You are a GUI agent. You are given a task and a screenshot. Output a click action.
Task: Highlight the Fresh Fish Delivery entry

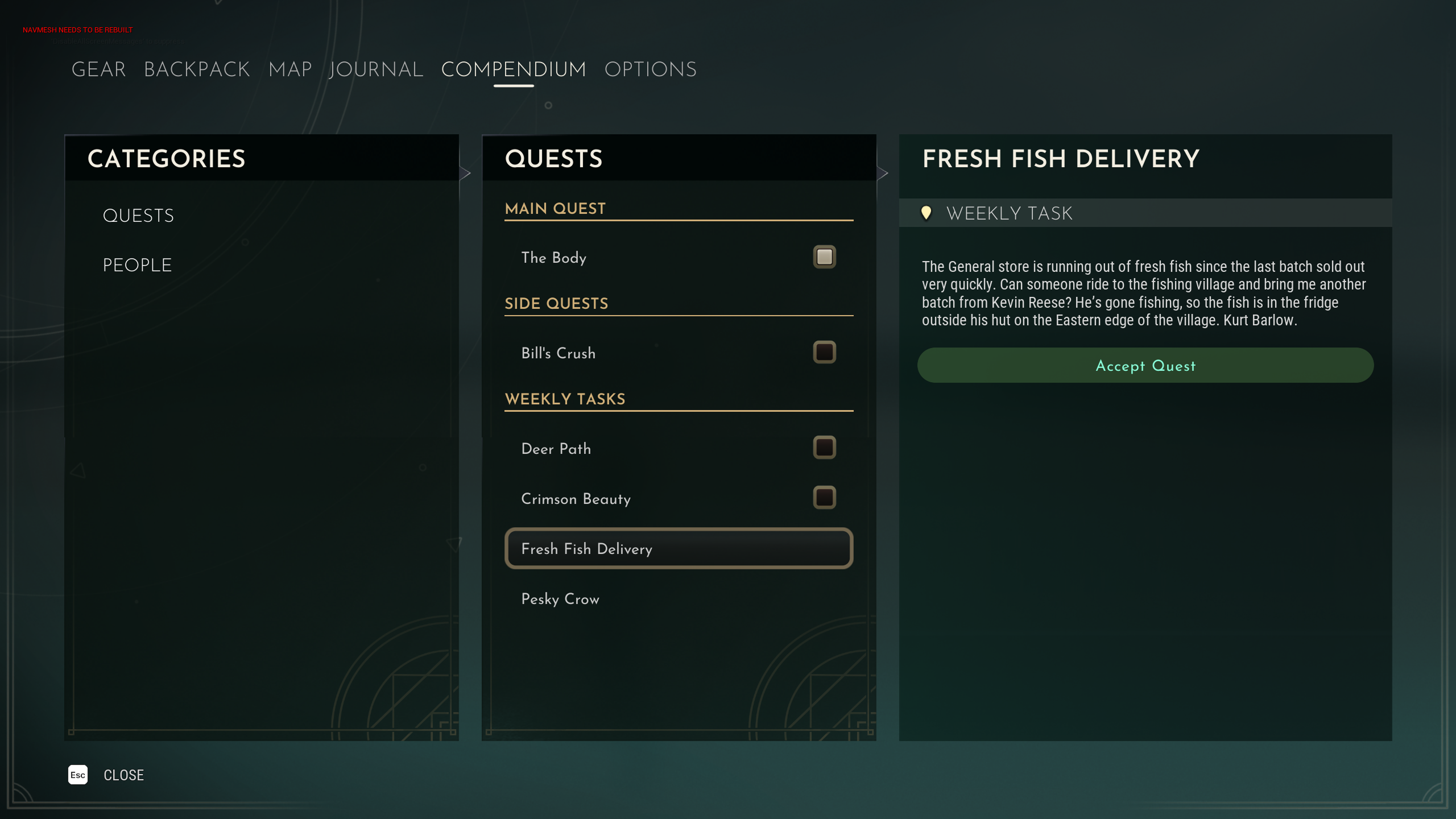click(x=678, y=549)
